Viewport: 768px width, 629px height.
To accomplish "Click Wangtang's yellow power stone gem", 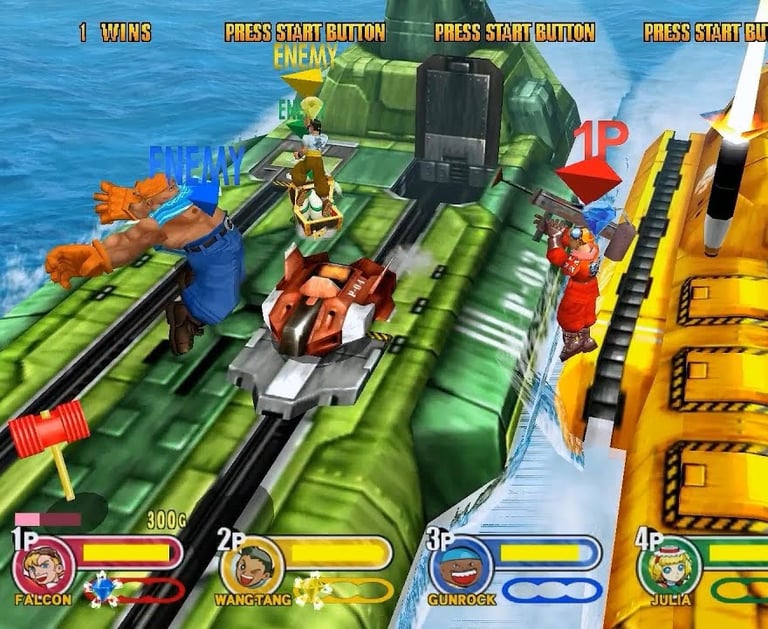I will pos(311,589).
